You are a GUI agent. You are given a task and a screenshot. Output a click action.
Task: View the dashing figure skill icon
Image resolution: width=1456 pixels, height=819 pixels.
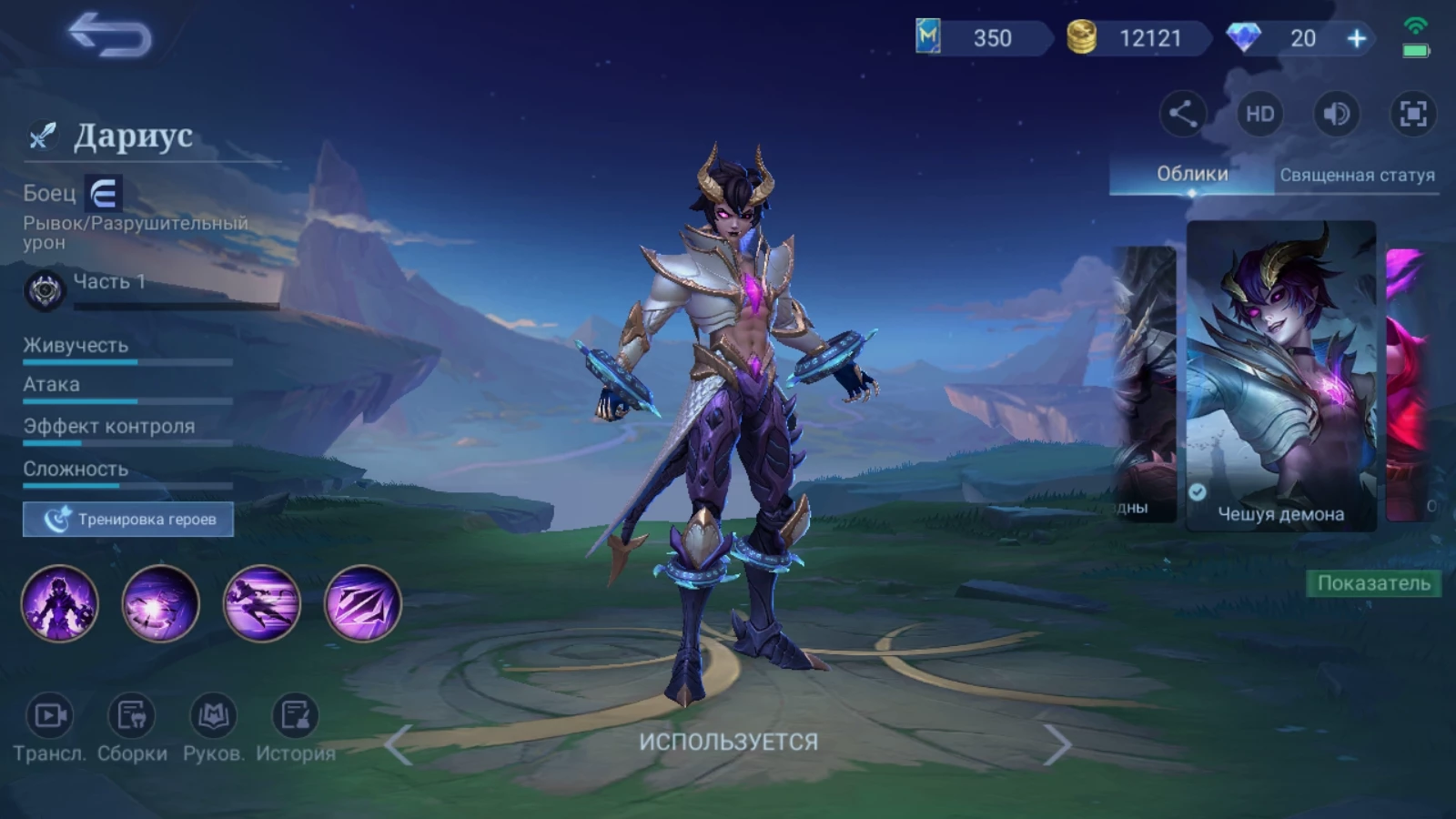(x=262, y=603)
